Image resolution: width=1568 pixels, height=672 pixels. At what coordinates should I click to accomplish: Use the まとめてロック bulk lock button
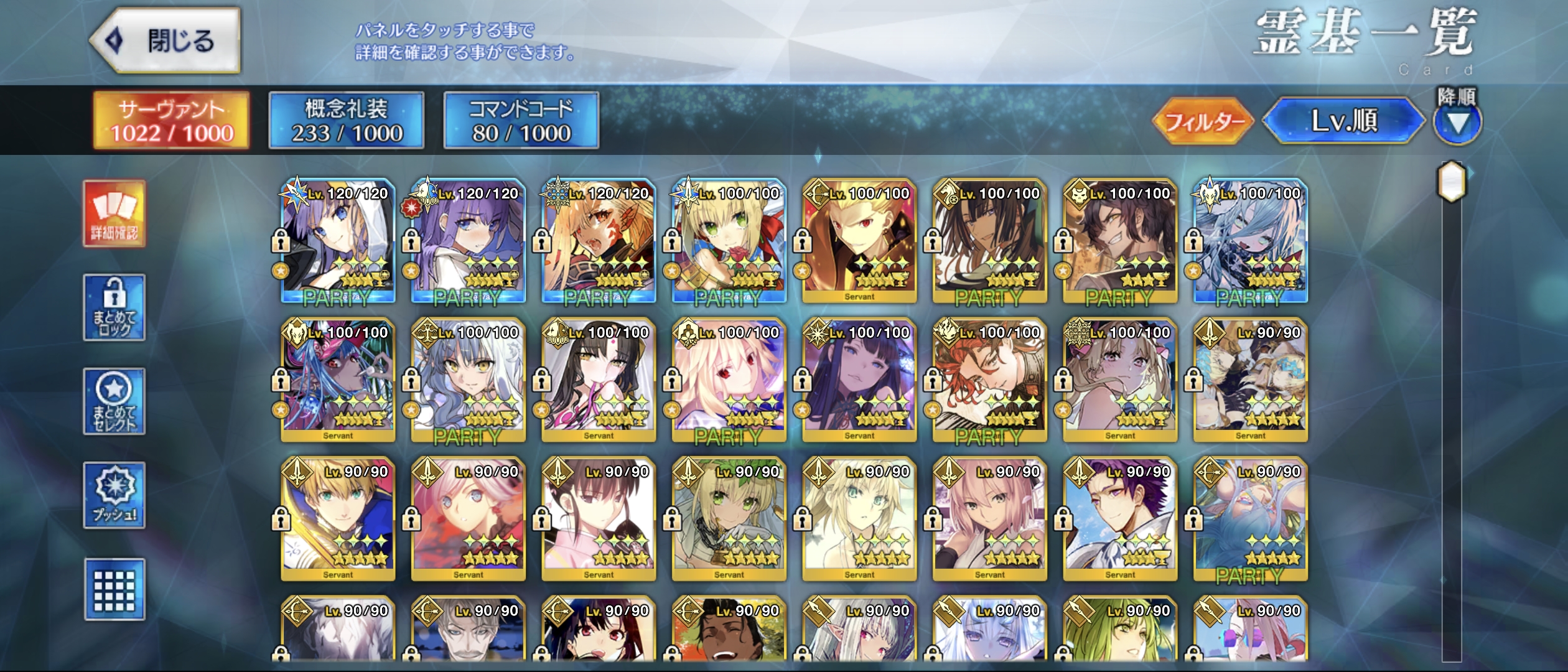tap(114, 307)
